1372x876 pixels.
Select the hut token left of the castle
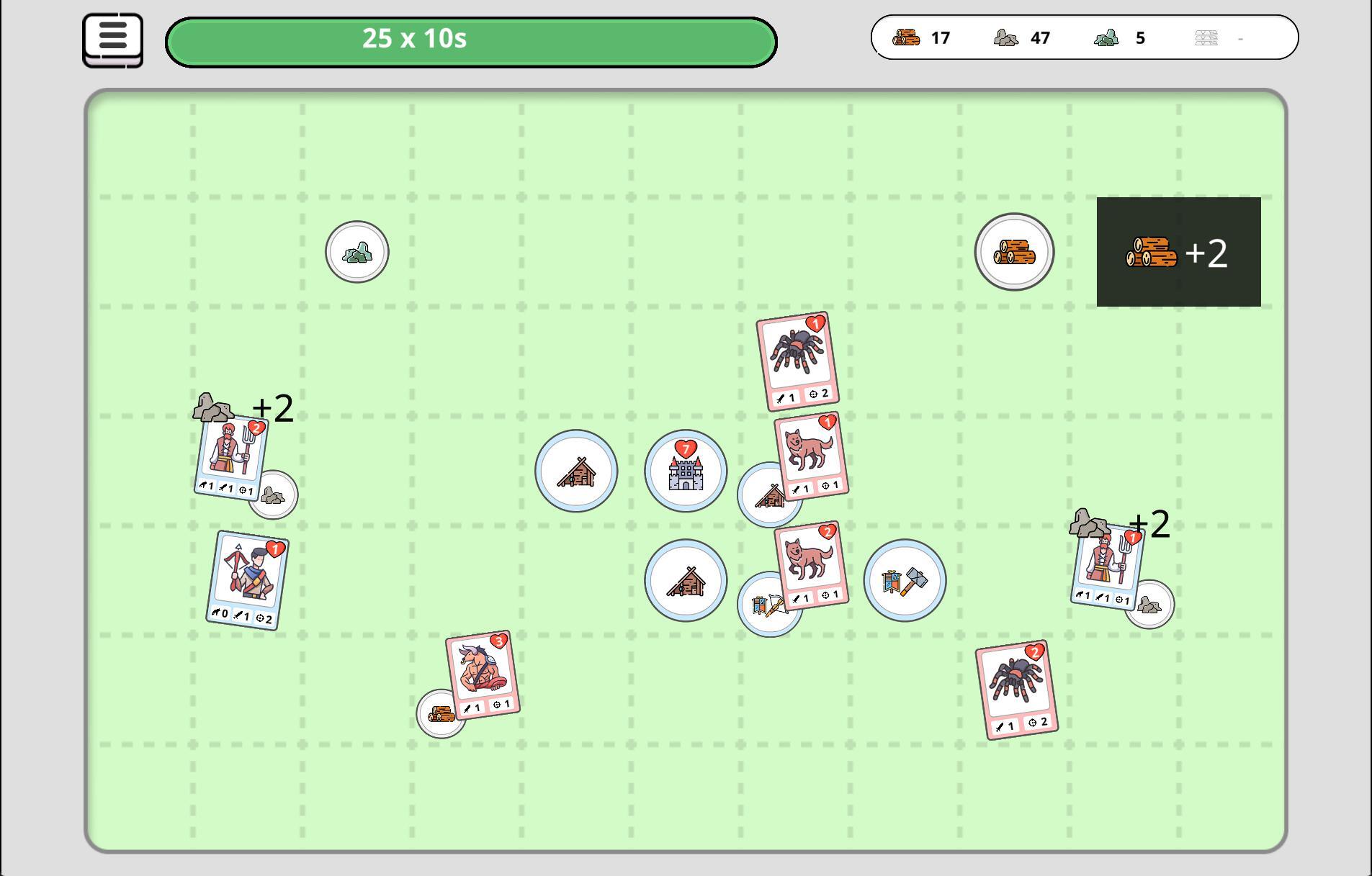[x=575, y=471]
